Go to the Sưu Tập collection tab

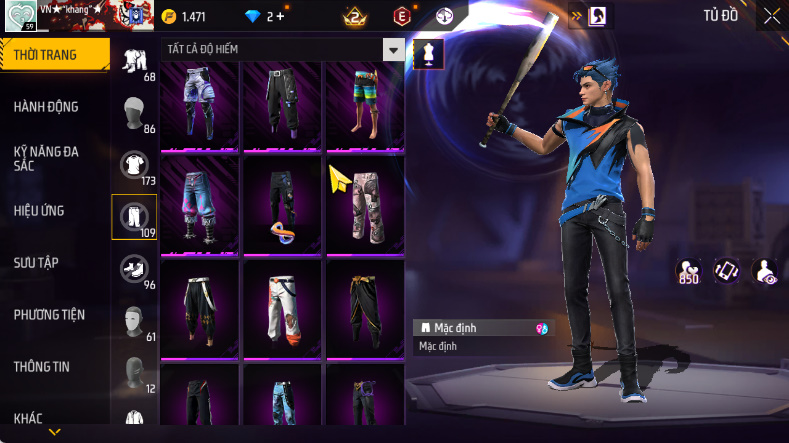(36, 262)
